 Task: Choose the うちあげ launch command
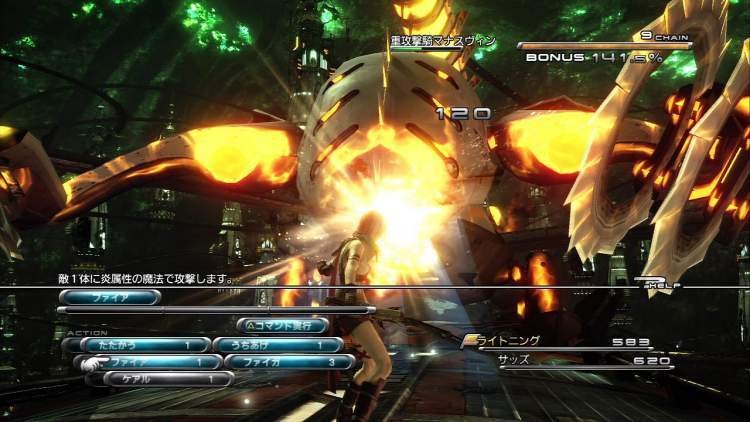click(277, 345)
